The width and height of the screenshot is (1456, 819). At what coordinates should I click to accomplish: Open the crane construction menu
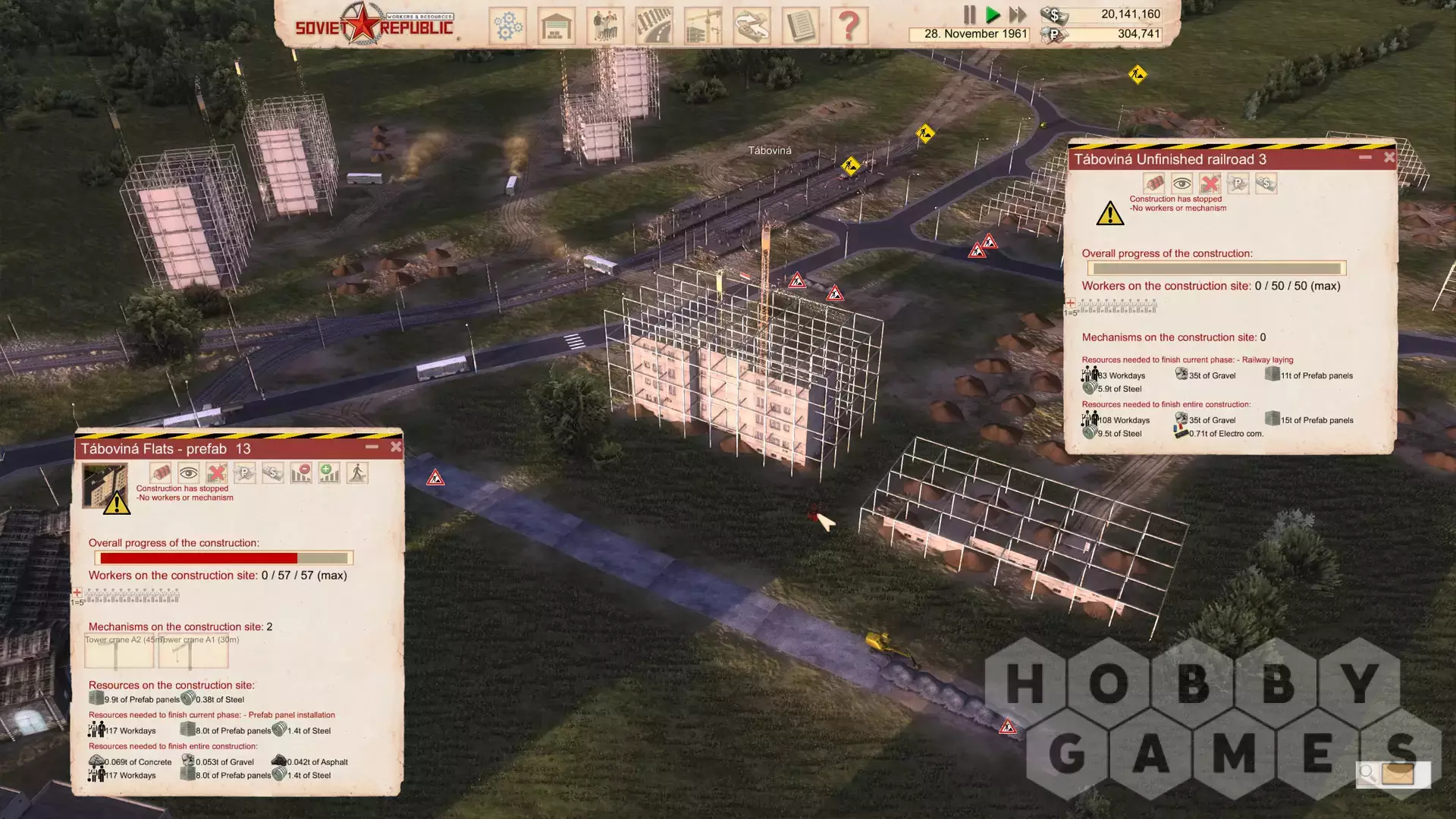coord(703,26)
